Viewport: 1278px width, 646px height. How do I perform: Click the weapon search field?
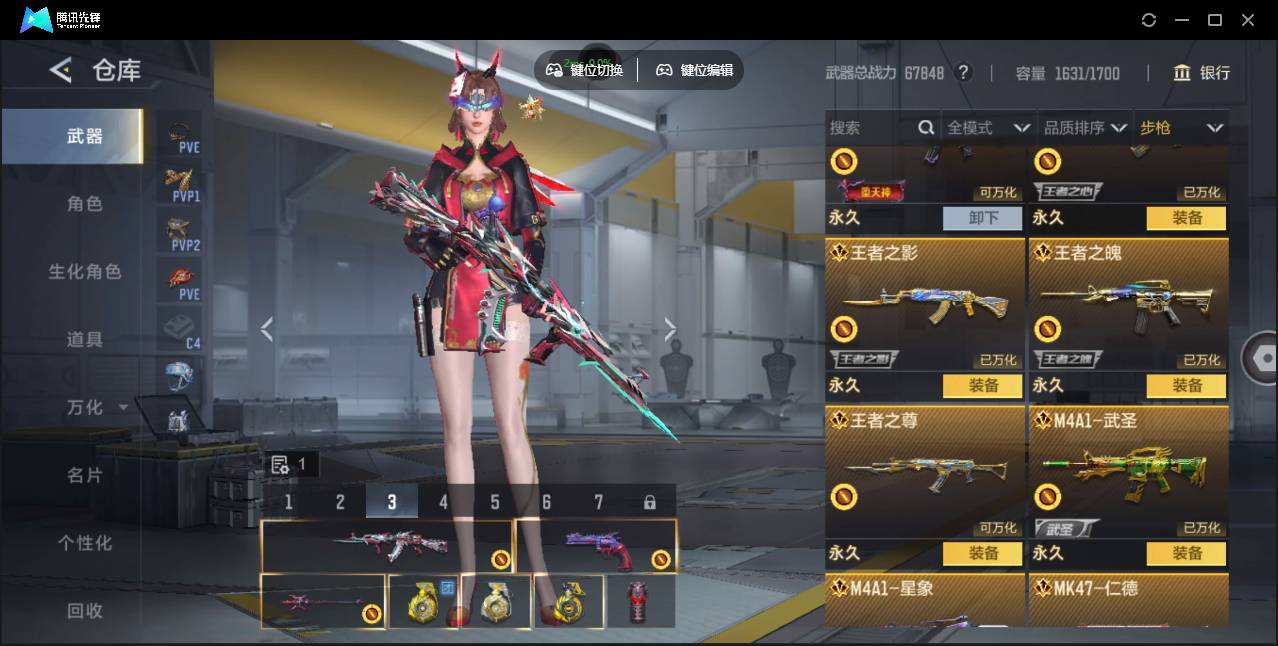[x=870, y=128]
